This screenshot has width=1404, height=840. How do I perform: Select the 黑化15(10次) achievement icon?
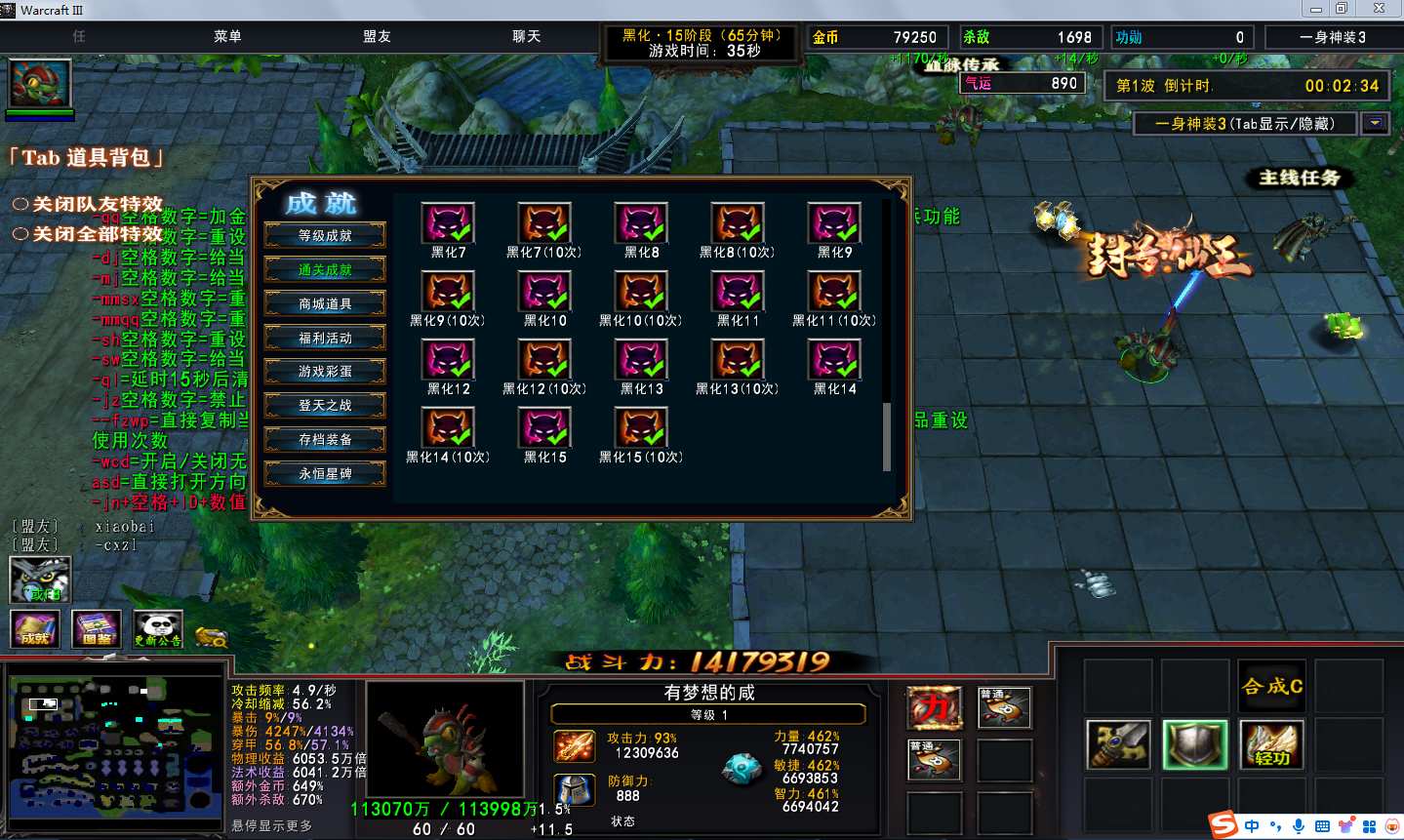coord(641,428)
